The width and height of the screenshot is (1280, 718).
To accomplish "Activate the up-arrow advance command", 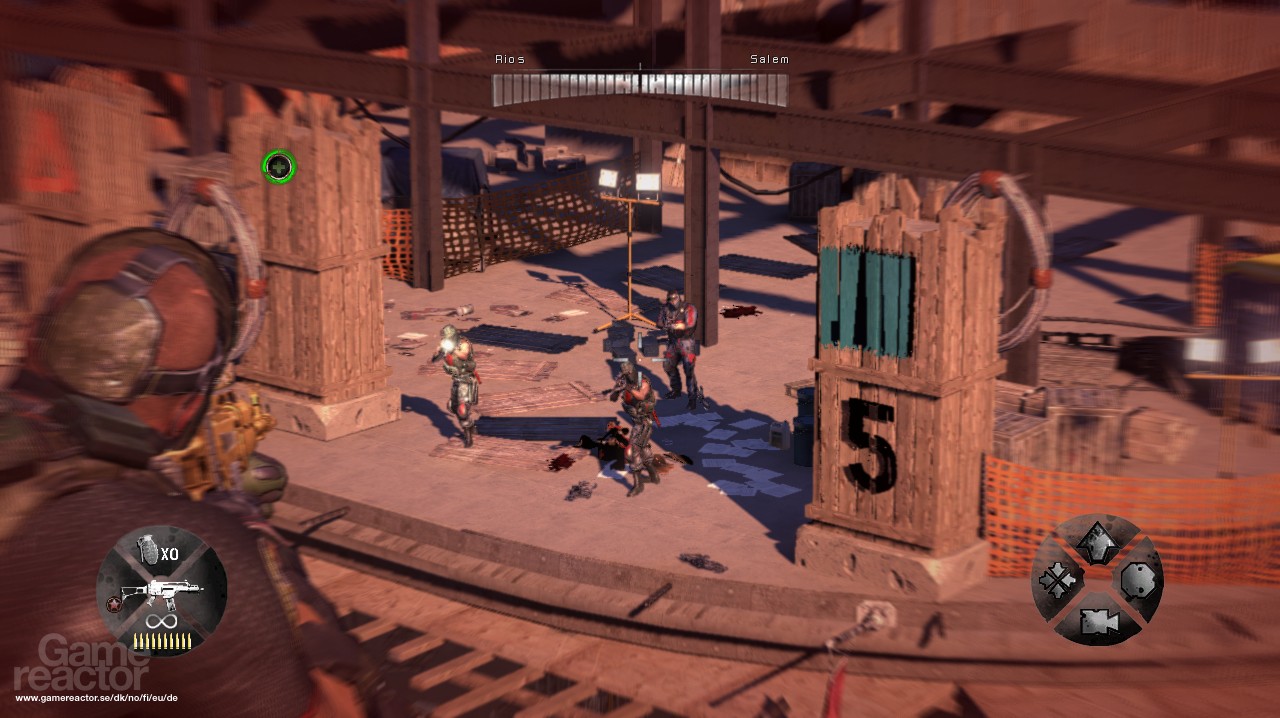I will click(1095, 541).
